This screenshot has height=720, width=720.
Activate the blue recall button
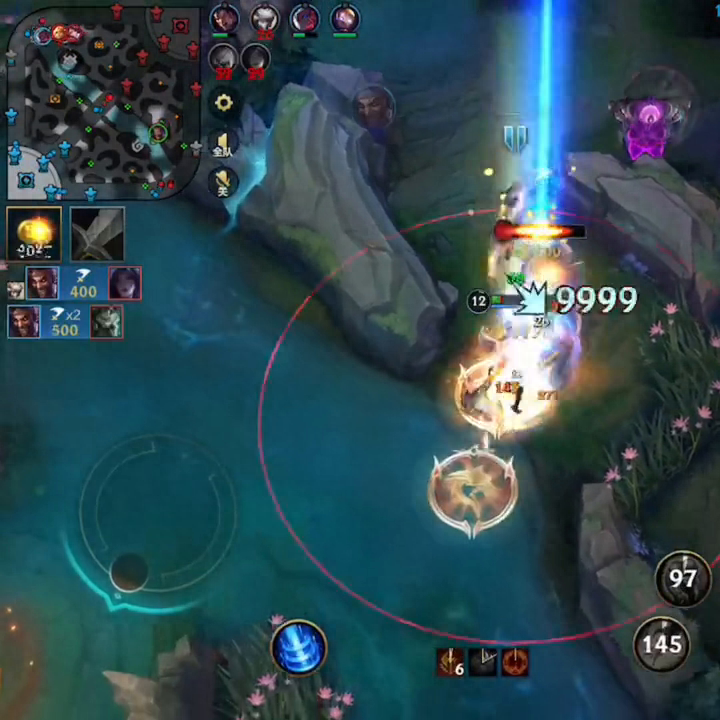(x=299, y=647)
